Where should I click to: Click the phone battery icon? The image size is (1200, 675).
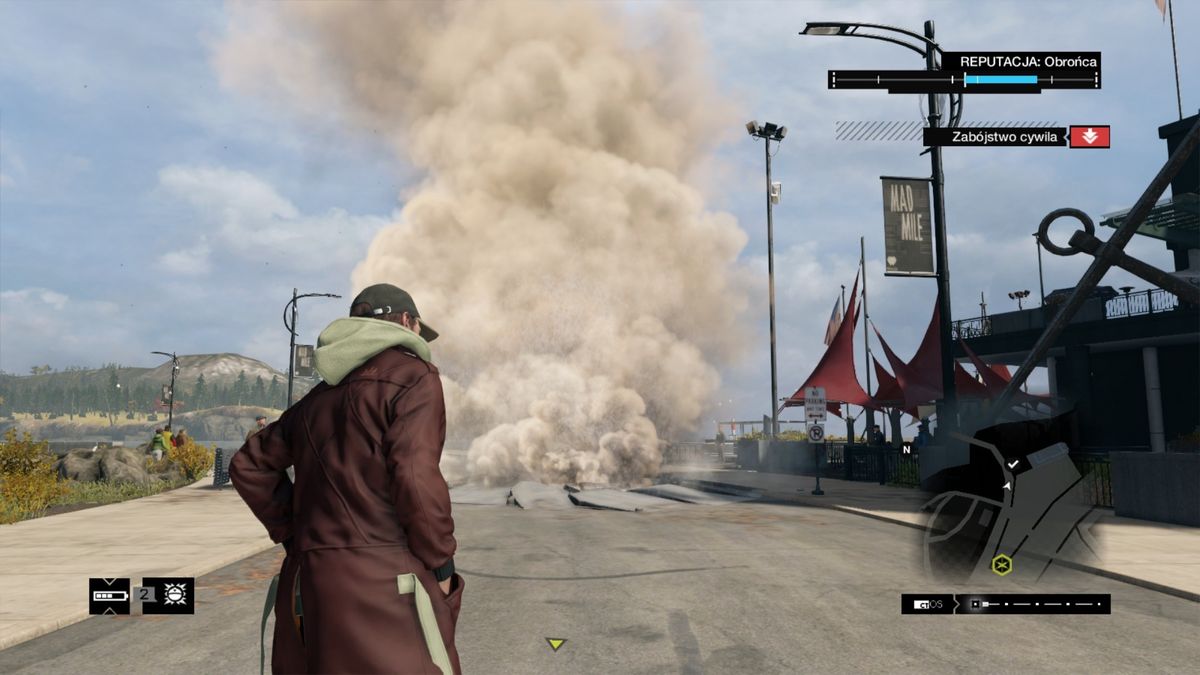(109, 596)
